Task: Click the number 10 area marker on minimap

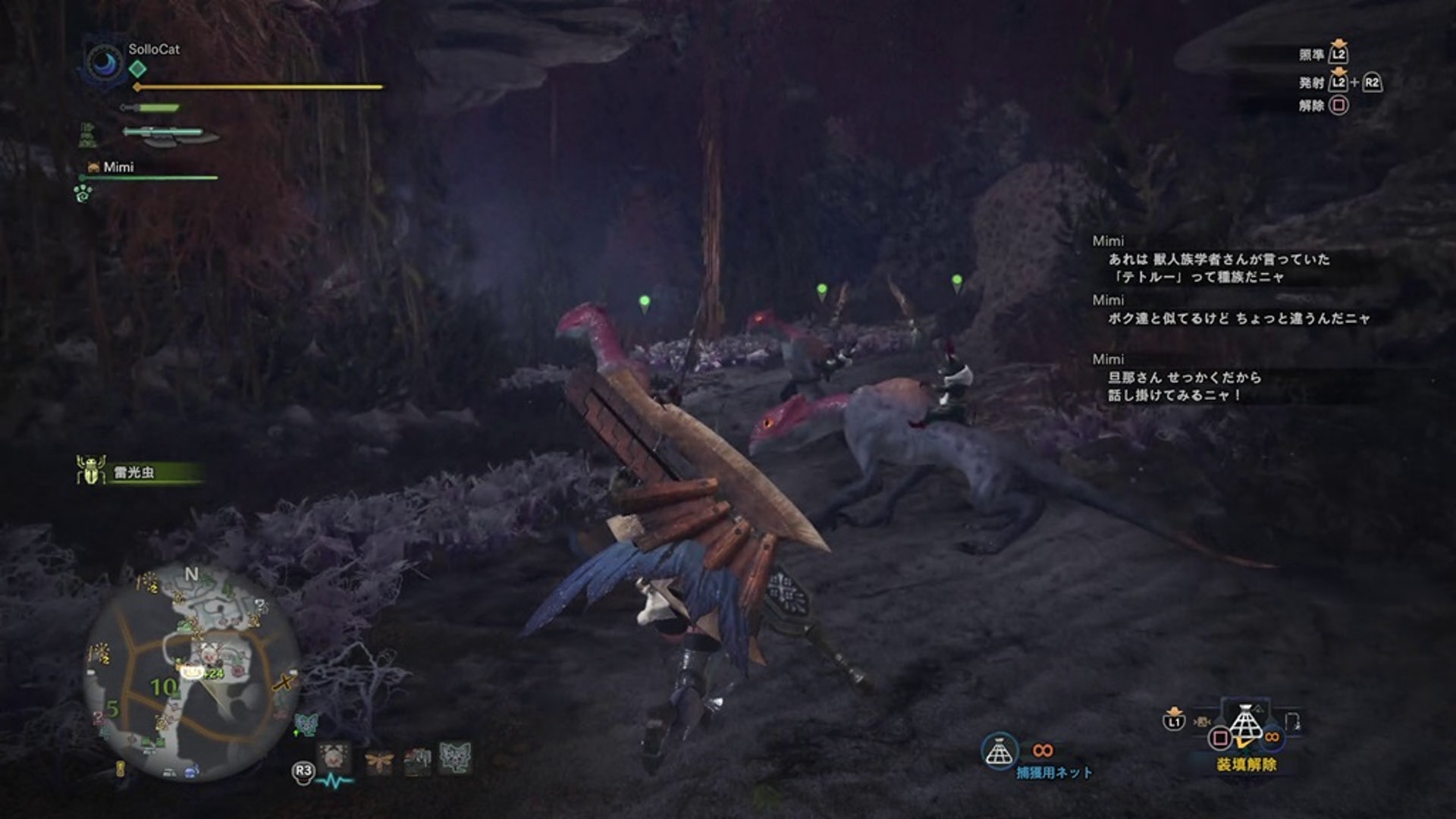Action: [x=164, y=687]
